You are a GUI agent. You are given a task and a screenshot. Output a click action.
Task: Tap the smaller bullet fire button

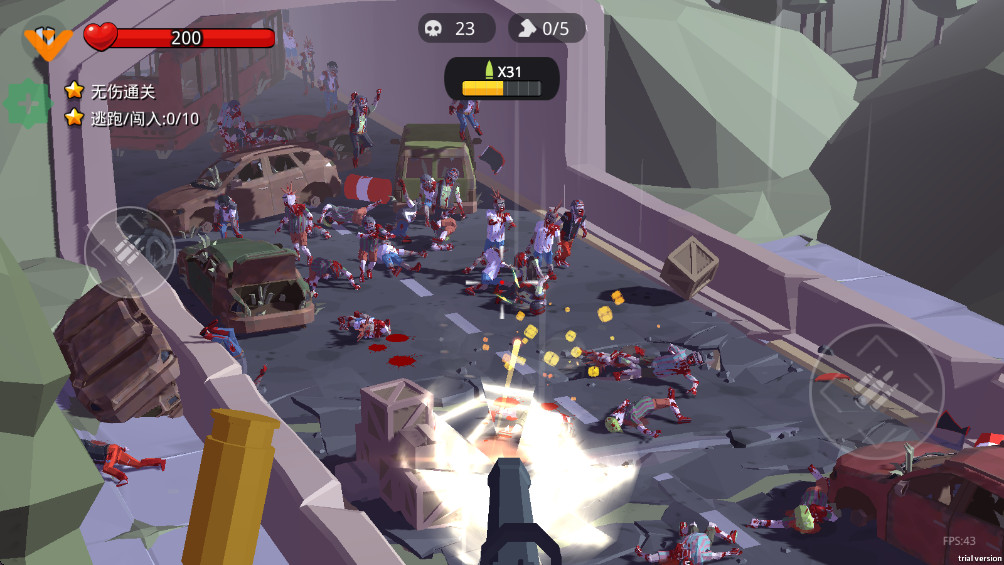130,251
